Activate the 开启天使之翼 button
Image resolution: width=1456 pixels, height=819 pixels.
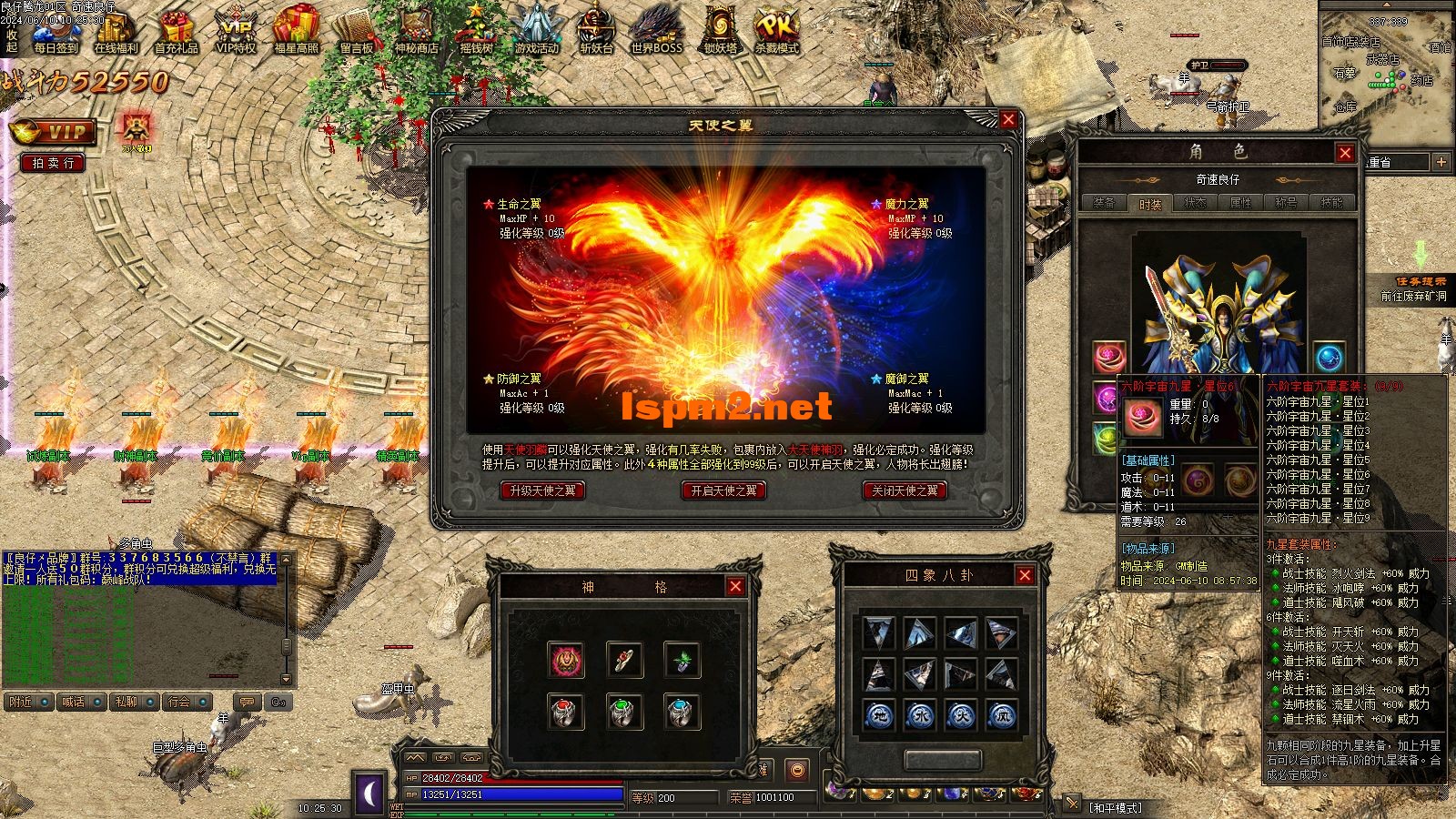723,490
